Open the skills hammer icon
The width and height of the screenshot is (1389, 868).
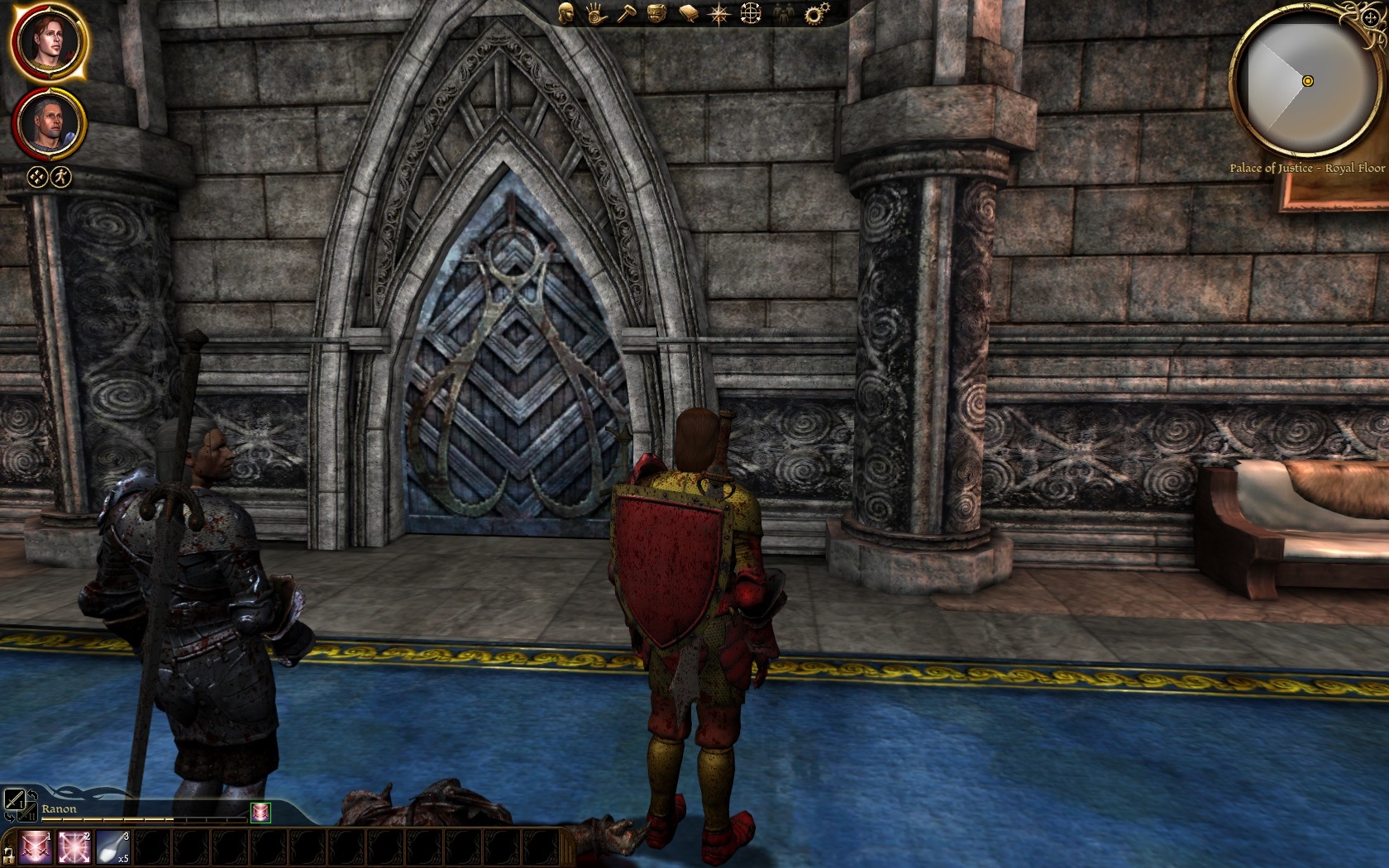pyautogui.click(x=626, y=13)
